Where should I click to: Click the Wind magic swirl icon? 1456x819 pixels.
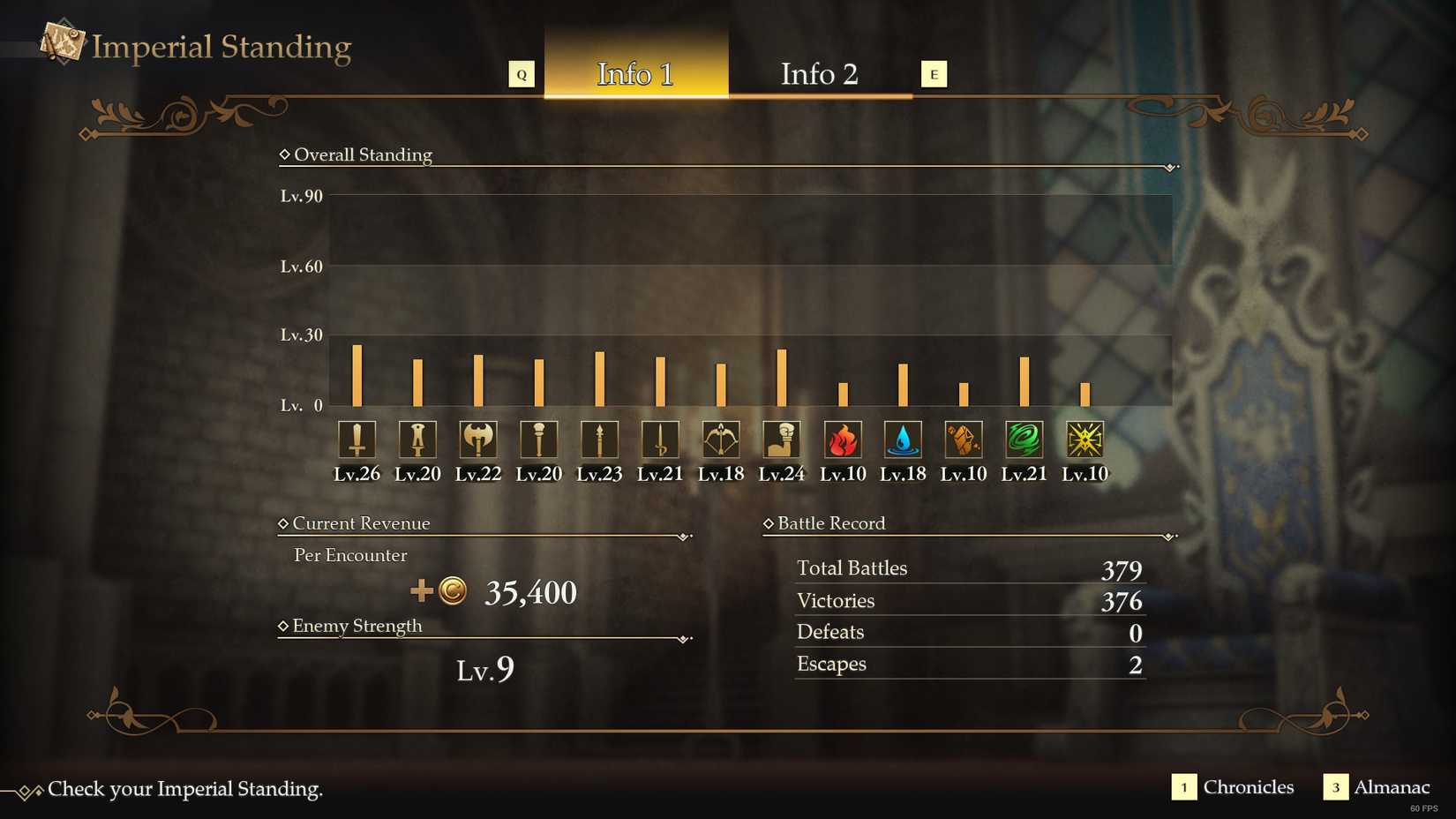tap(1023, 439)
